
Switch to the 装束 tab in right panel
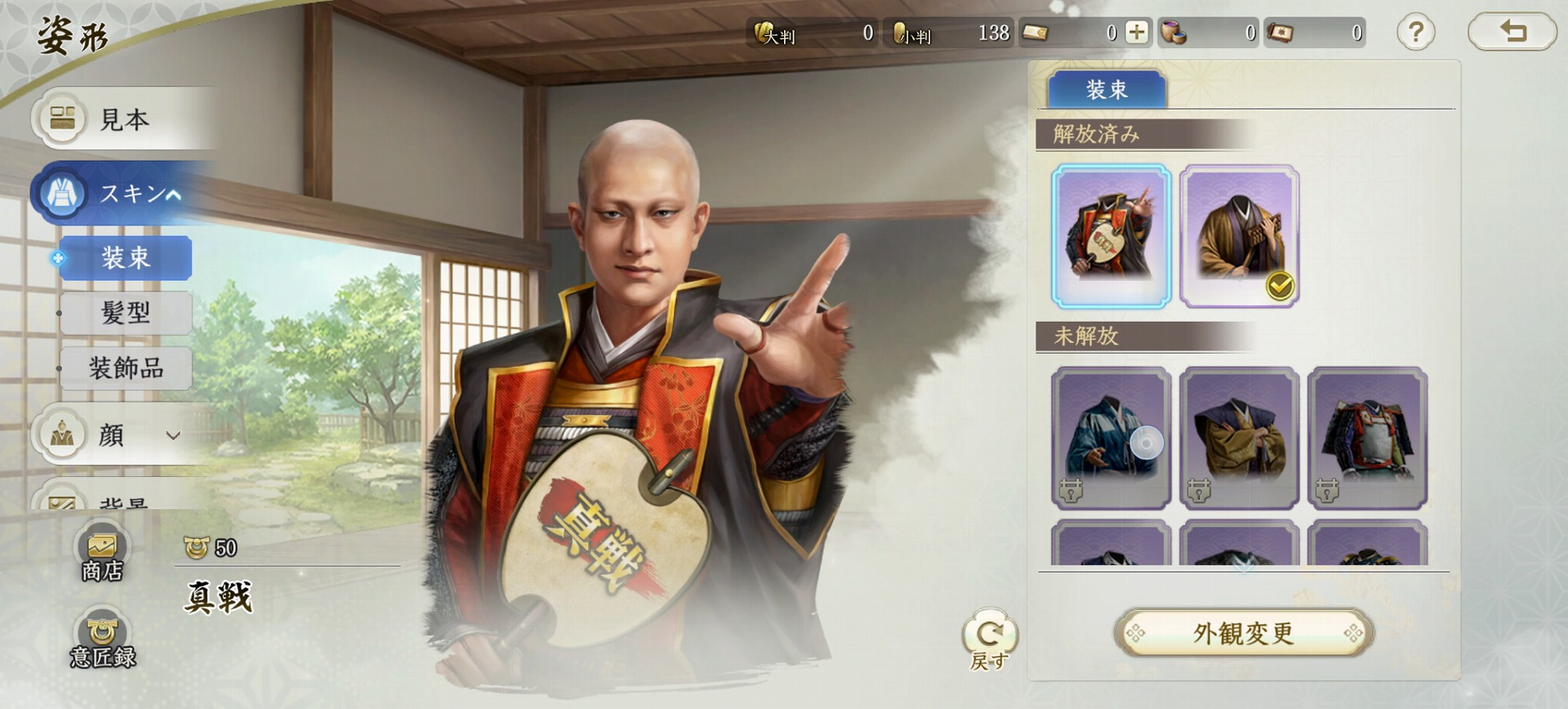click(x=1107, y=89)
